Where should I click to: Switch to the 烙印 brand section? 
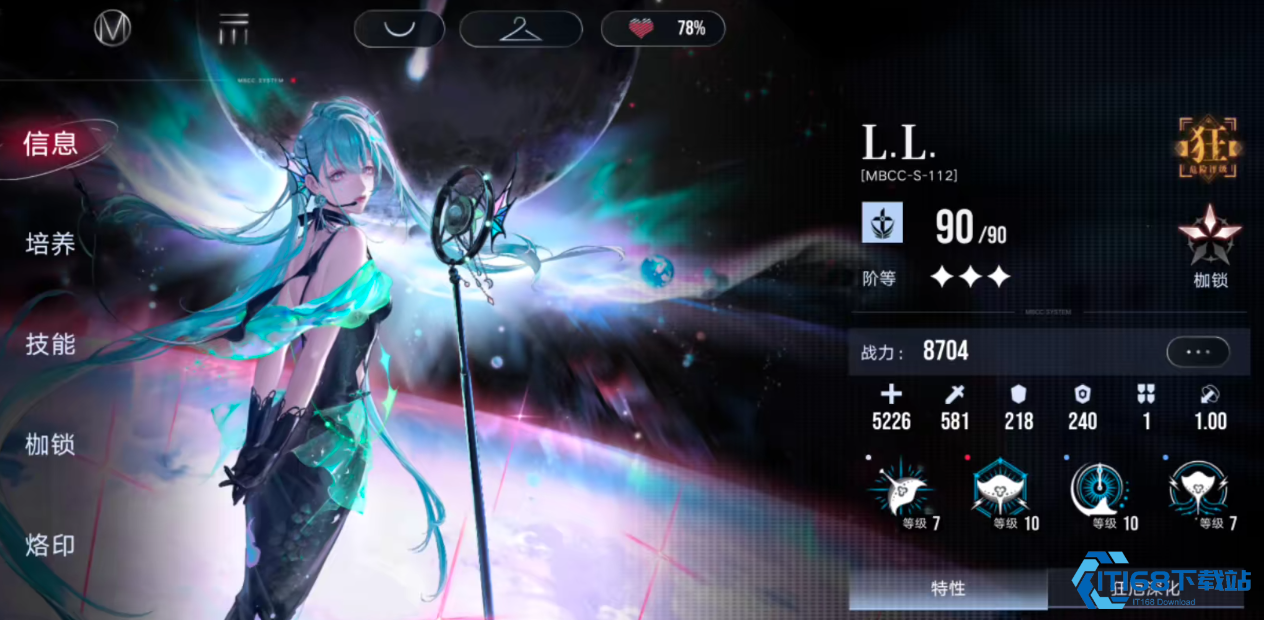tap(51, 546)
